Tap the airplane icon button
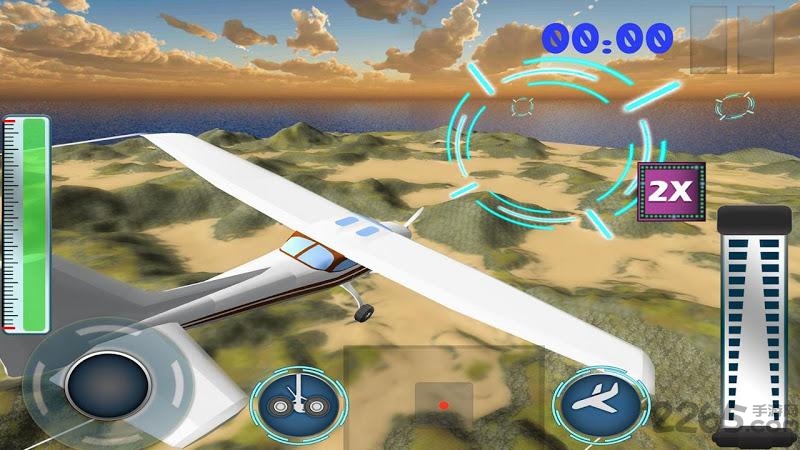Viewport: 800px width, 450px height. click(598, 404)
